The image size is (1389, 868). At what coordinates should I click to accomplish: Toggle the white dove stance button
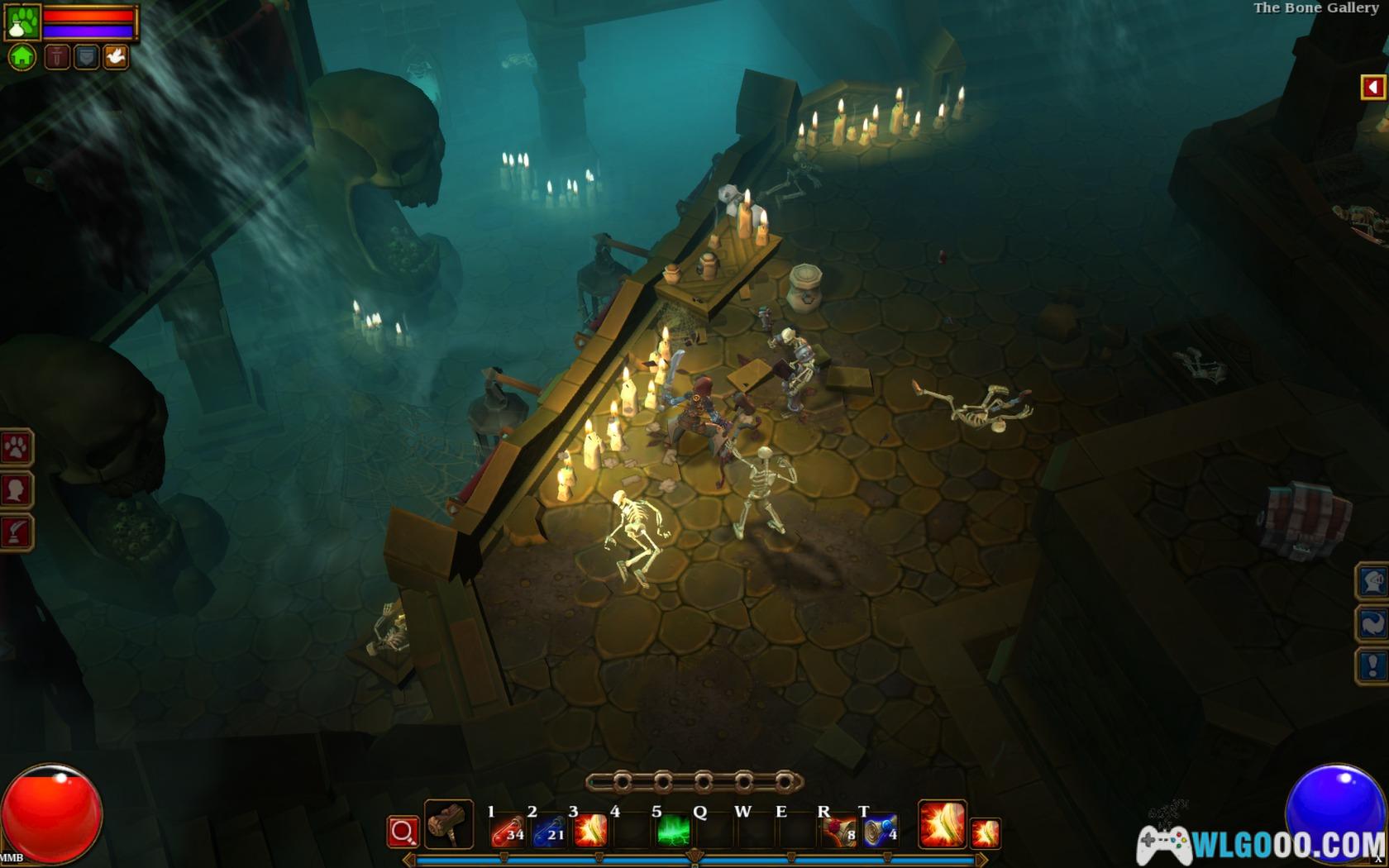click(116, 57)
